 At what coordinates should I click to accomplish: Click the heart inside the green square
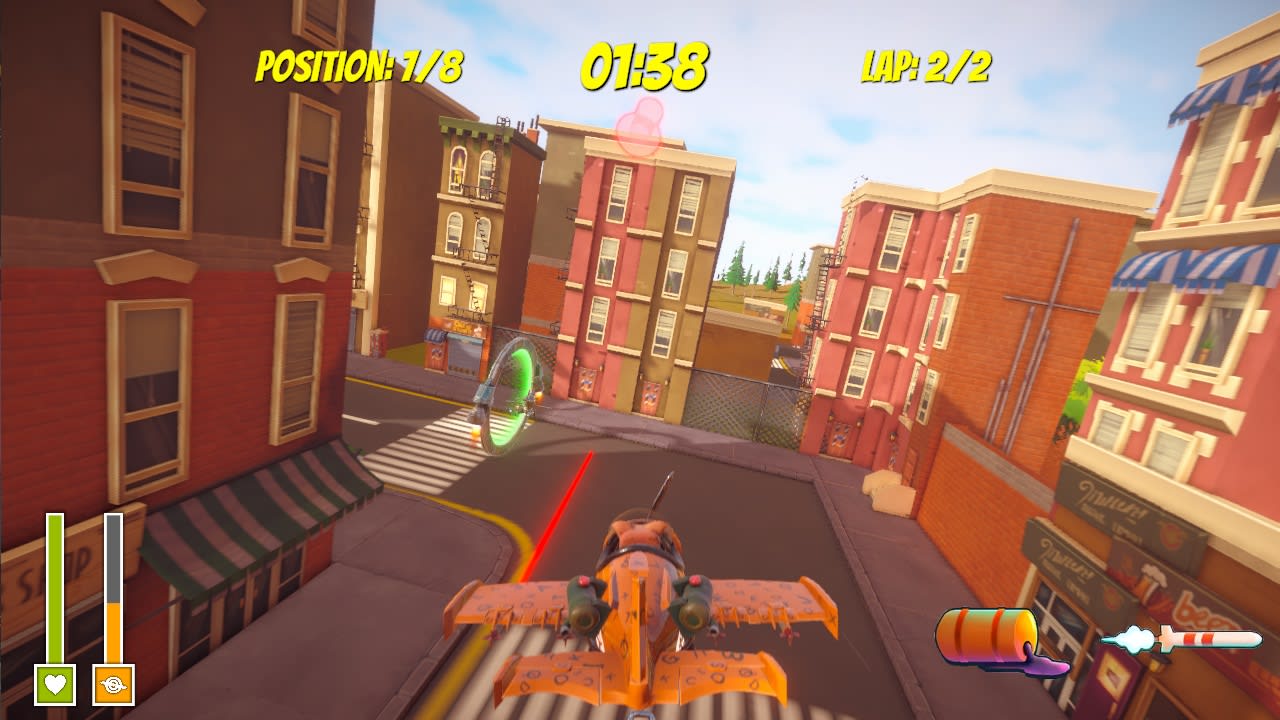point(54,684)
